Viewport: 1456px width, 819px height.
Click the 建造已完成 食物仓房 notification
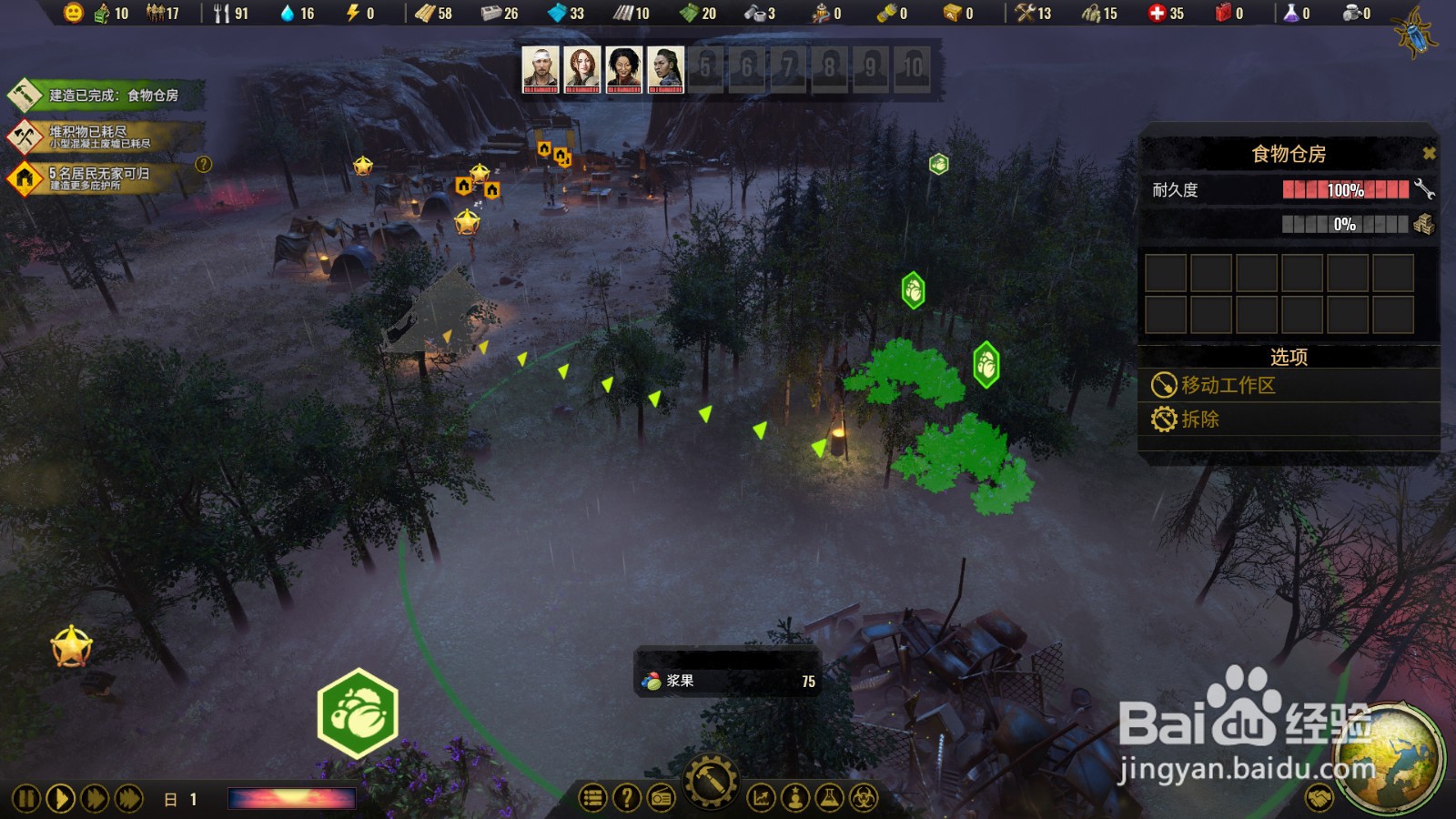(105, 95)
